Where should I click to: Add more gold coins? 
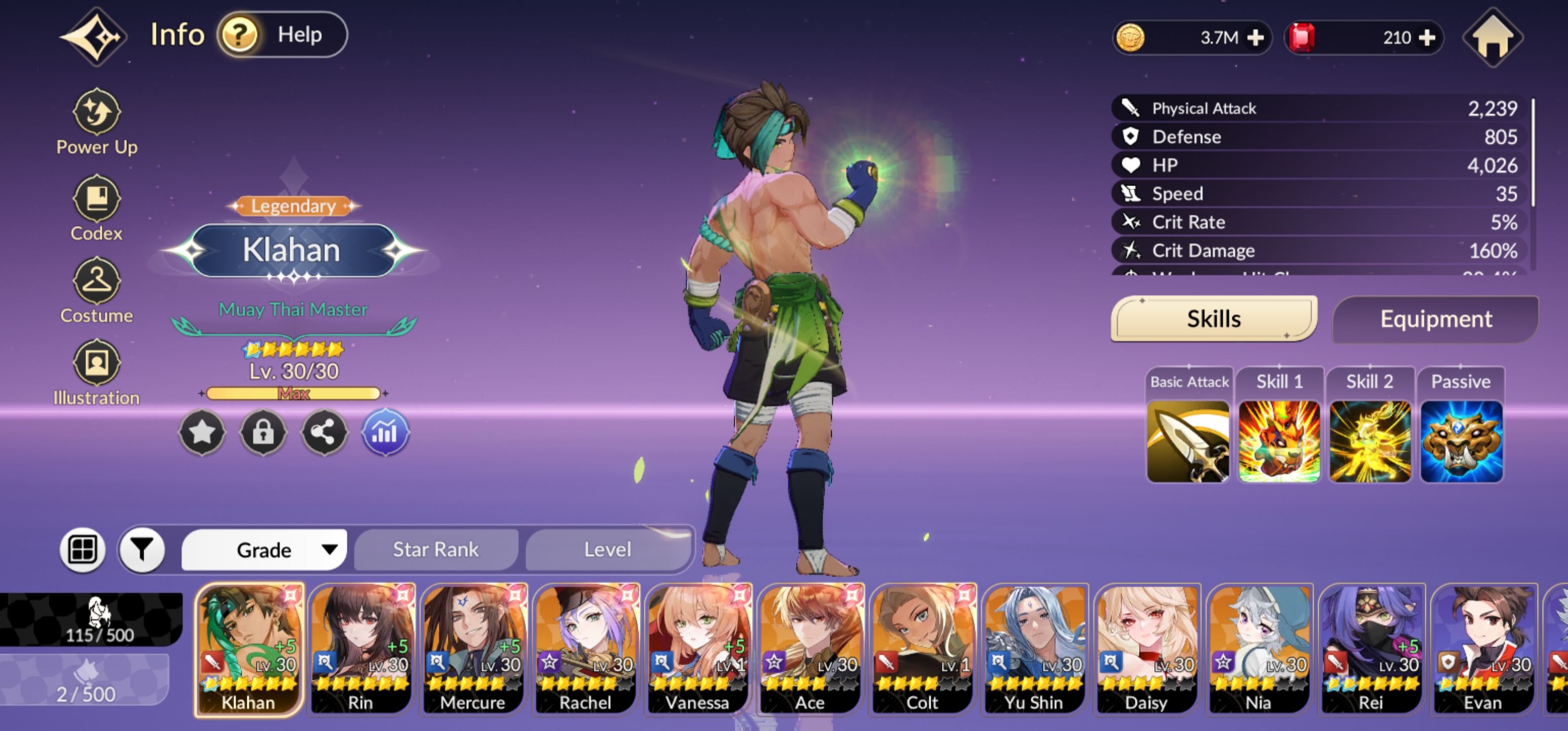point(1255,39)
